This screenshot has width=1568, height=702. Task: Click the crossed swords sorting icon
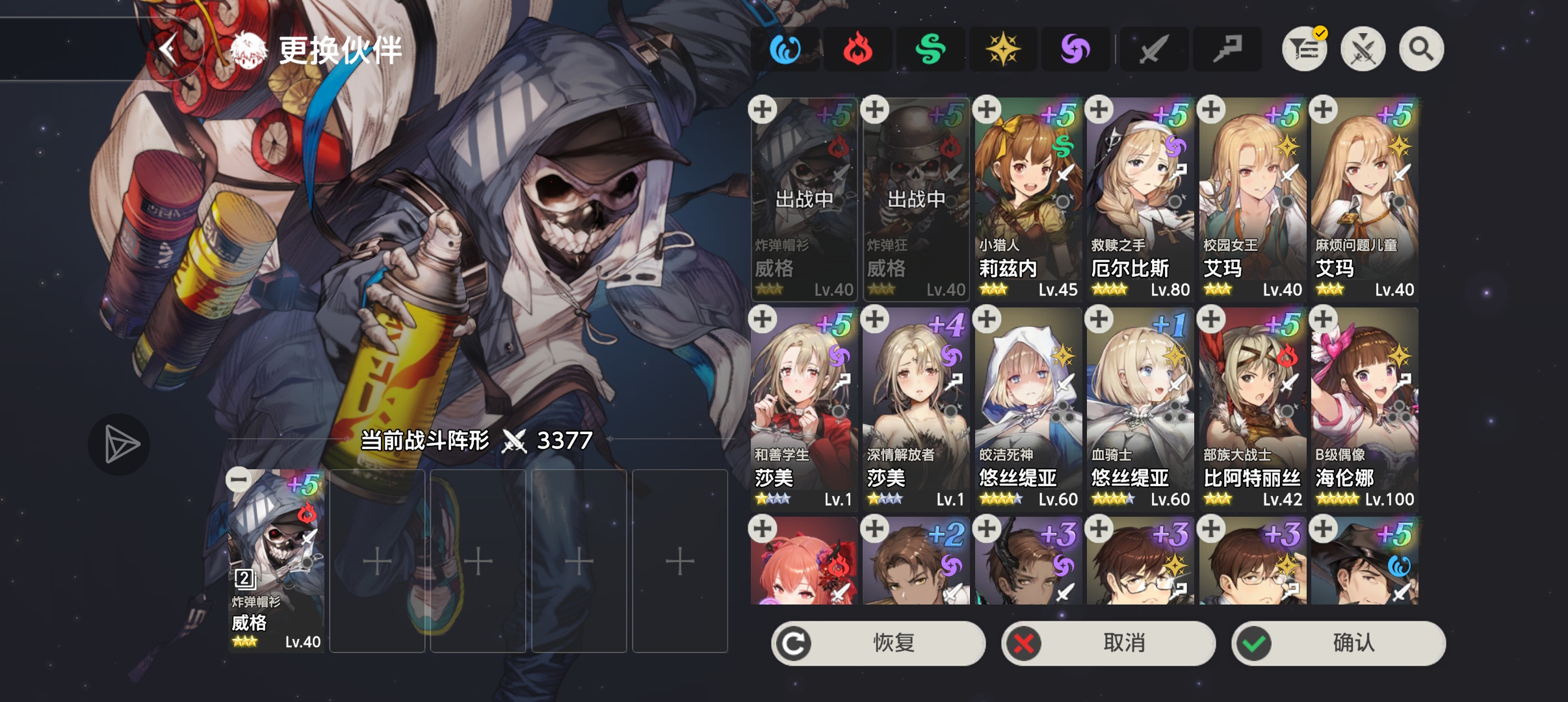[x=1363, y=48]
